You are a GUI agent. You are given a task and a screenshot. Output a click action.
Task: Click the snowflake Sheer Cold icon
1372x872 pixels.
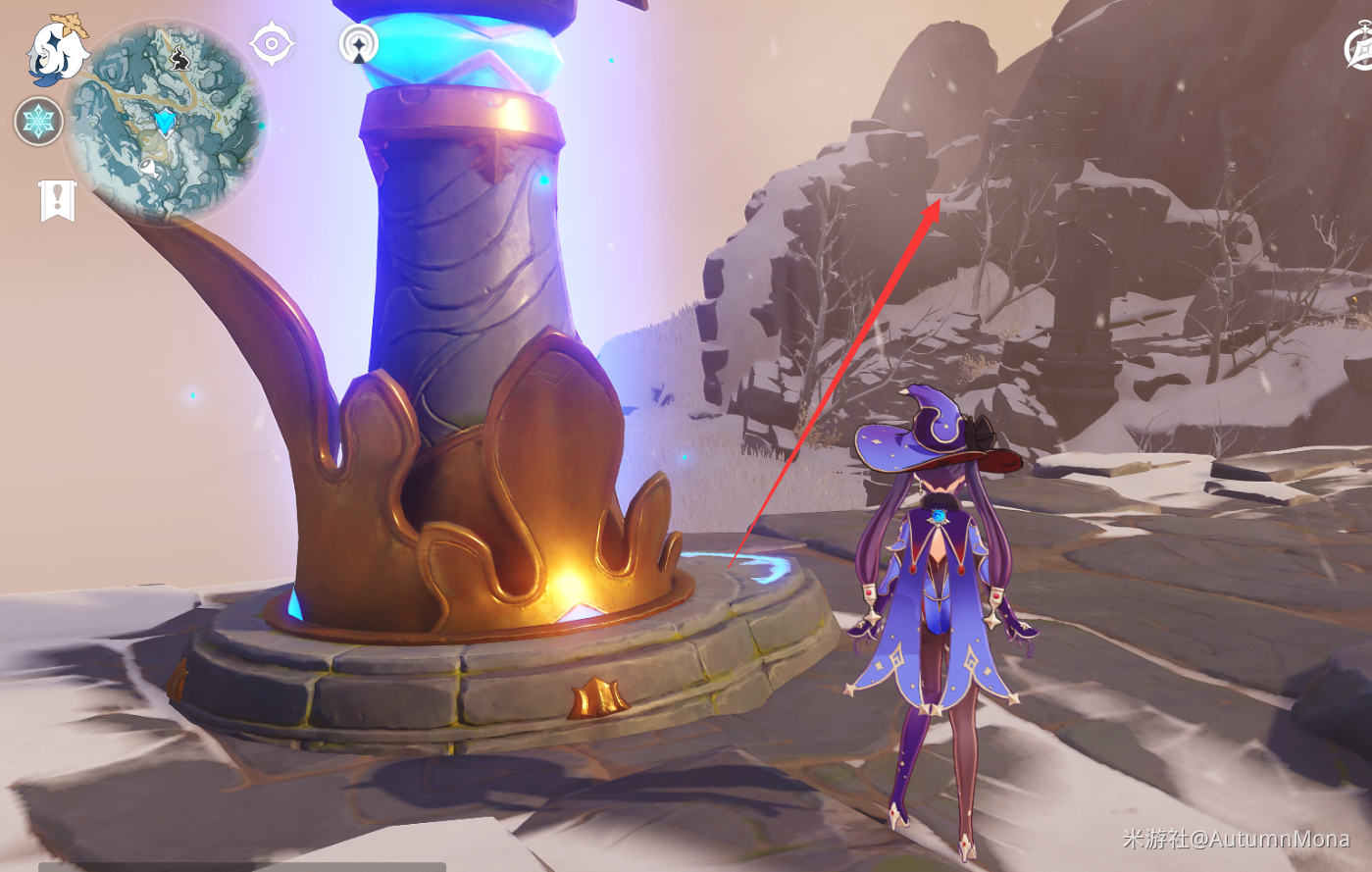pyautogui.click(x=39, y=122)
